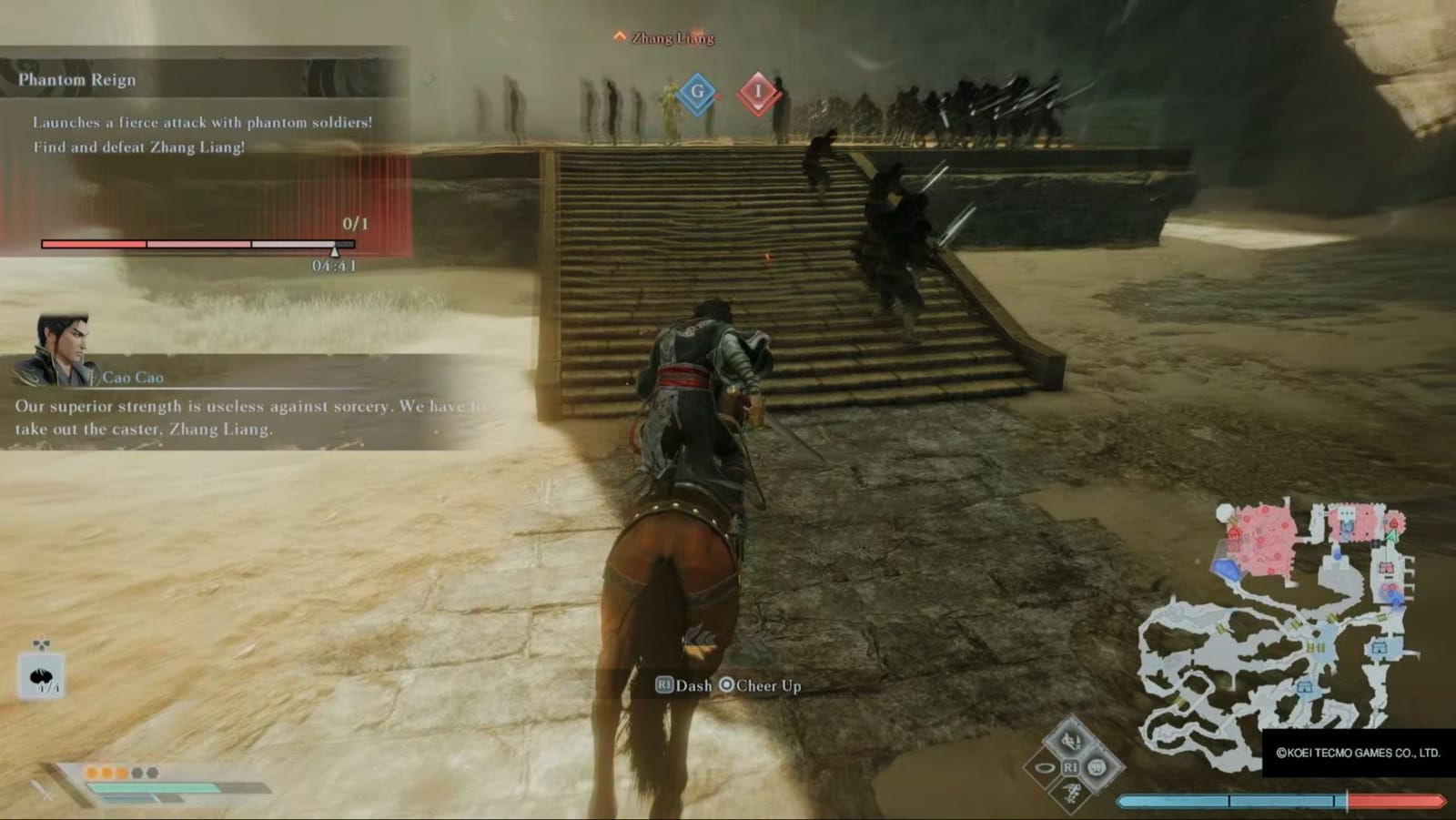The image size is (1456, 820).
Task: Select the Phantom Reign title header
Action: 76,79
